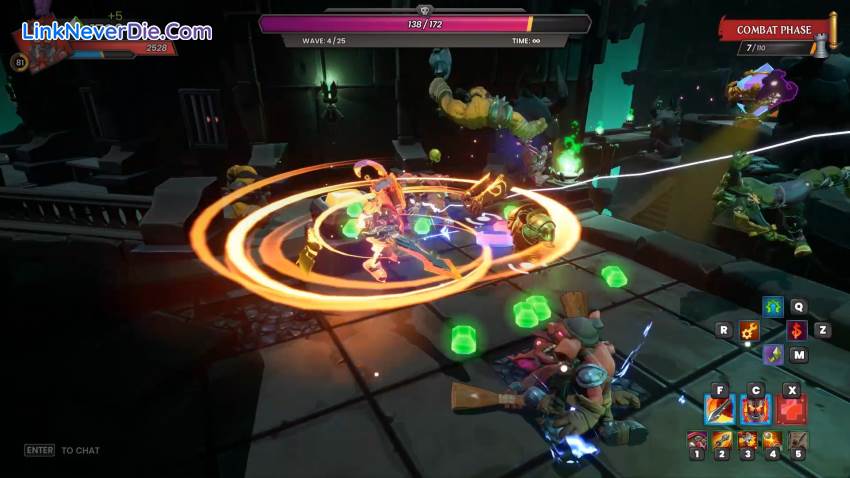Click the Combat Phase banner
The width and height of the screenshot is (850, 478).
(777, 30)
